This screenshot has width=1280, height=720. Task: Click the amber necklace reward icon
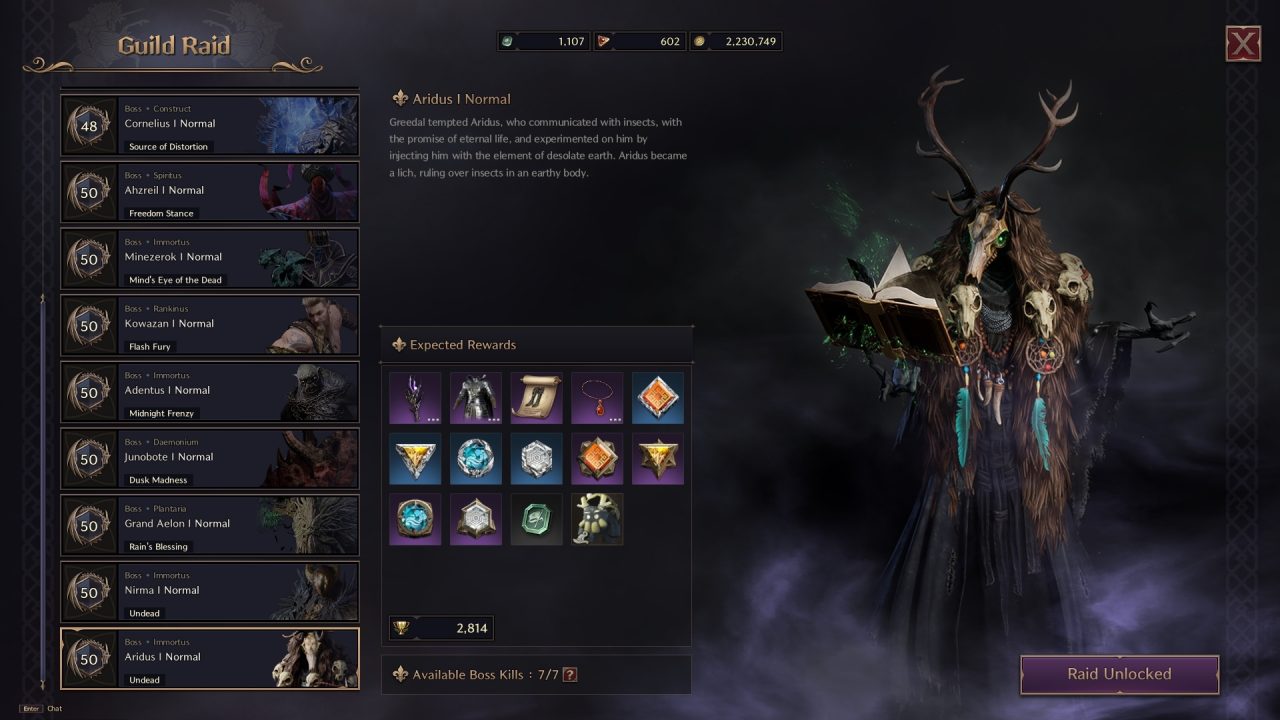(x=597, y=397)
